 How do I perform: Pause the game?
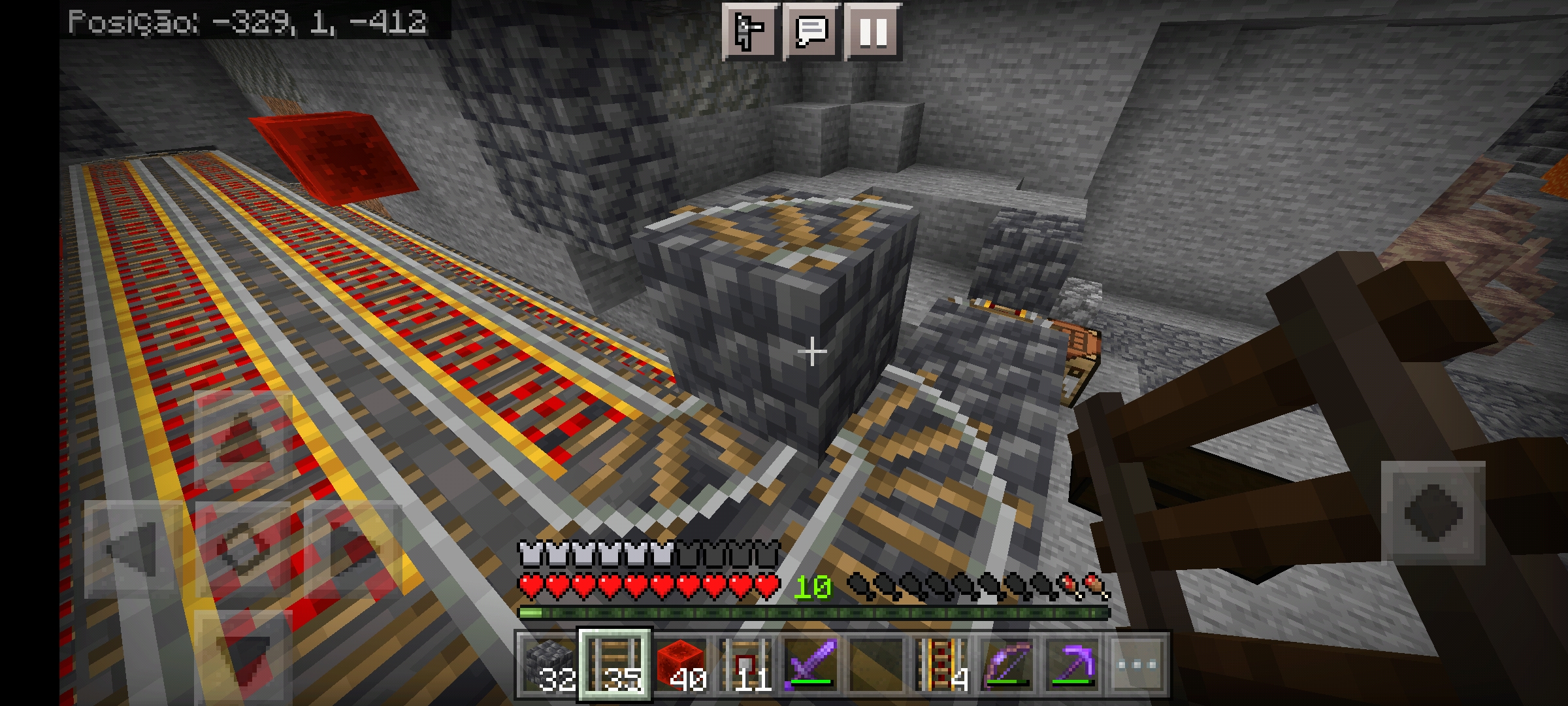pyautogui.click(x=873, y=31)
